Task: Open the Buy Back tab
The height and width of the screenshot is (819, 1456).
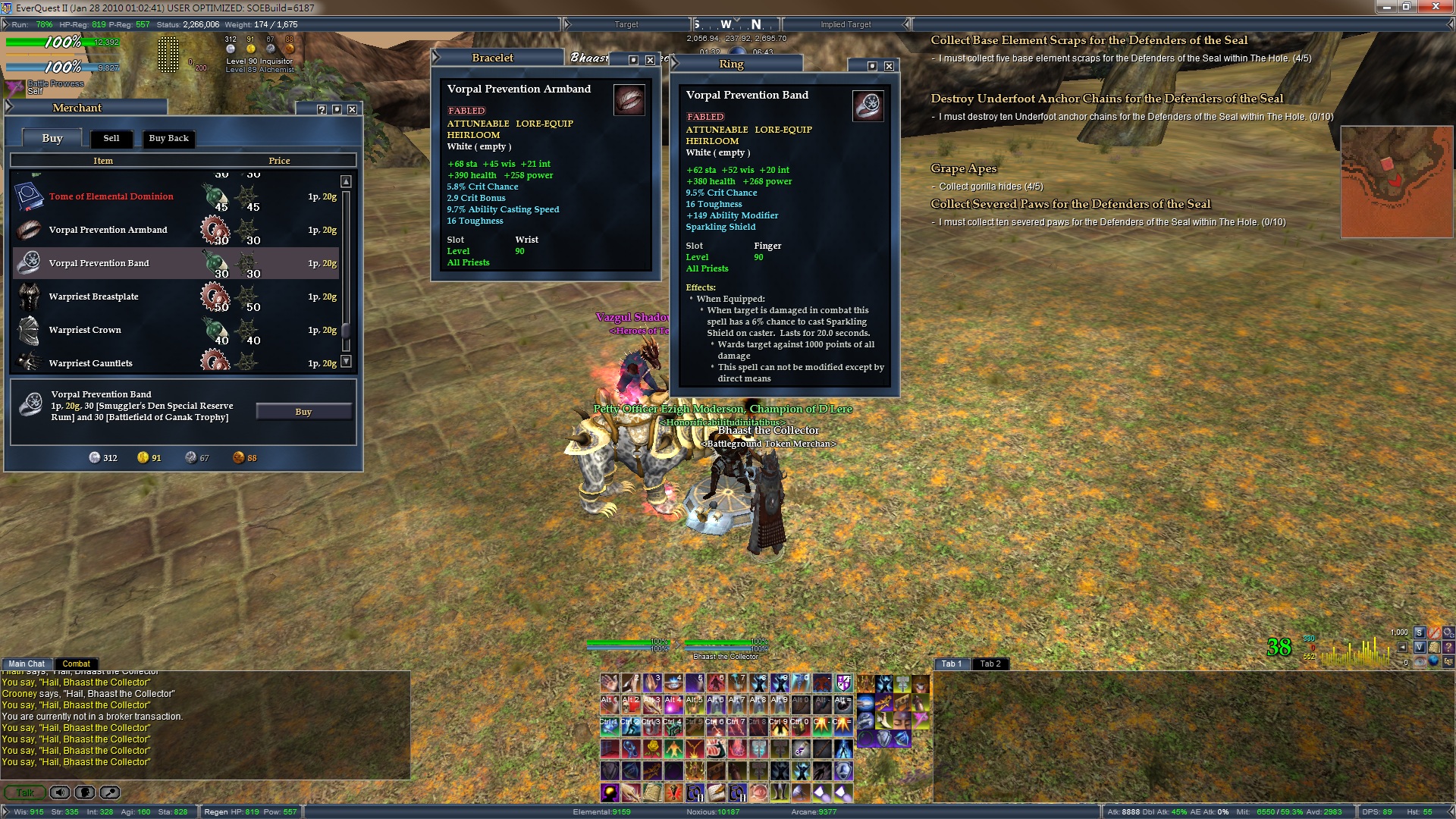Action: 168,138
